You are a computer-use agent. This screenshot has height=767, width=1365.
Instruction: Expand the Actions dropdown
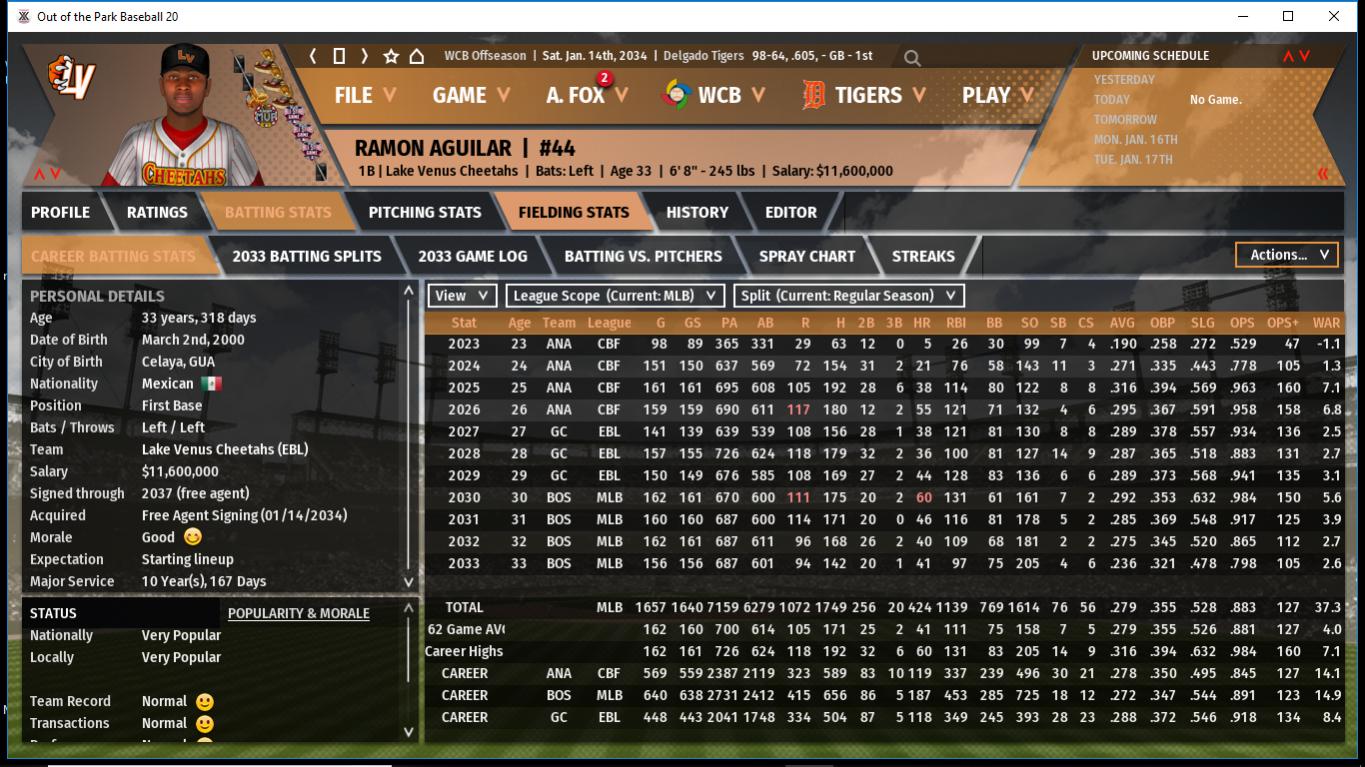click(x=1287, y=255)
